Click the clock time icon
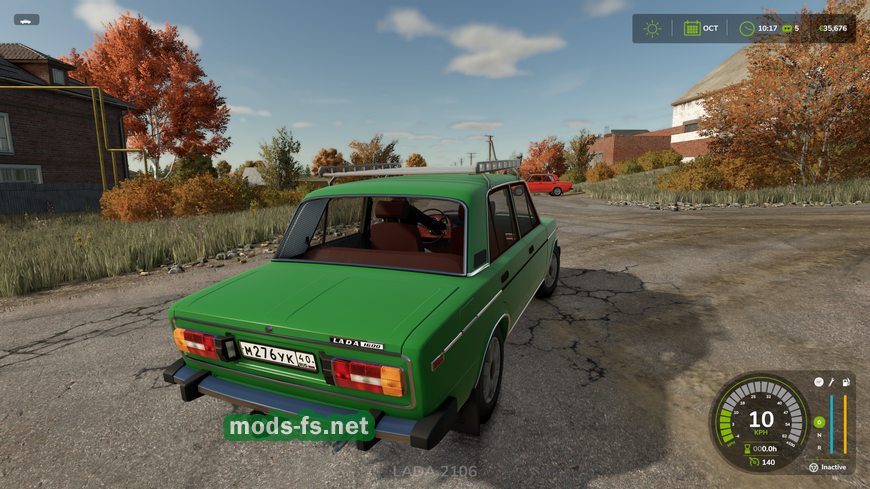Image resolution: width=870 pixels, height=489 pixels. 746,28
